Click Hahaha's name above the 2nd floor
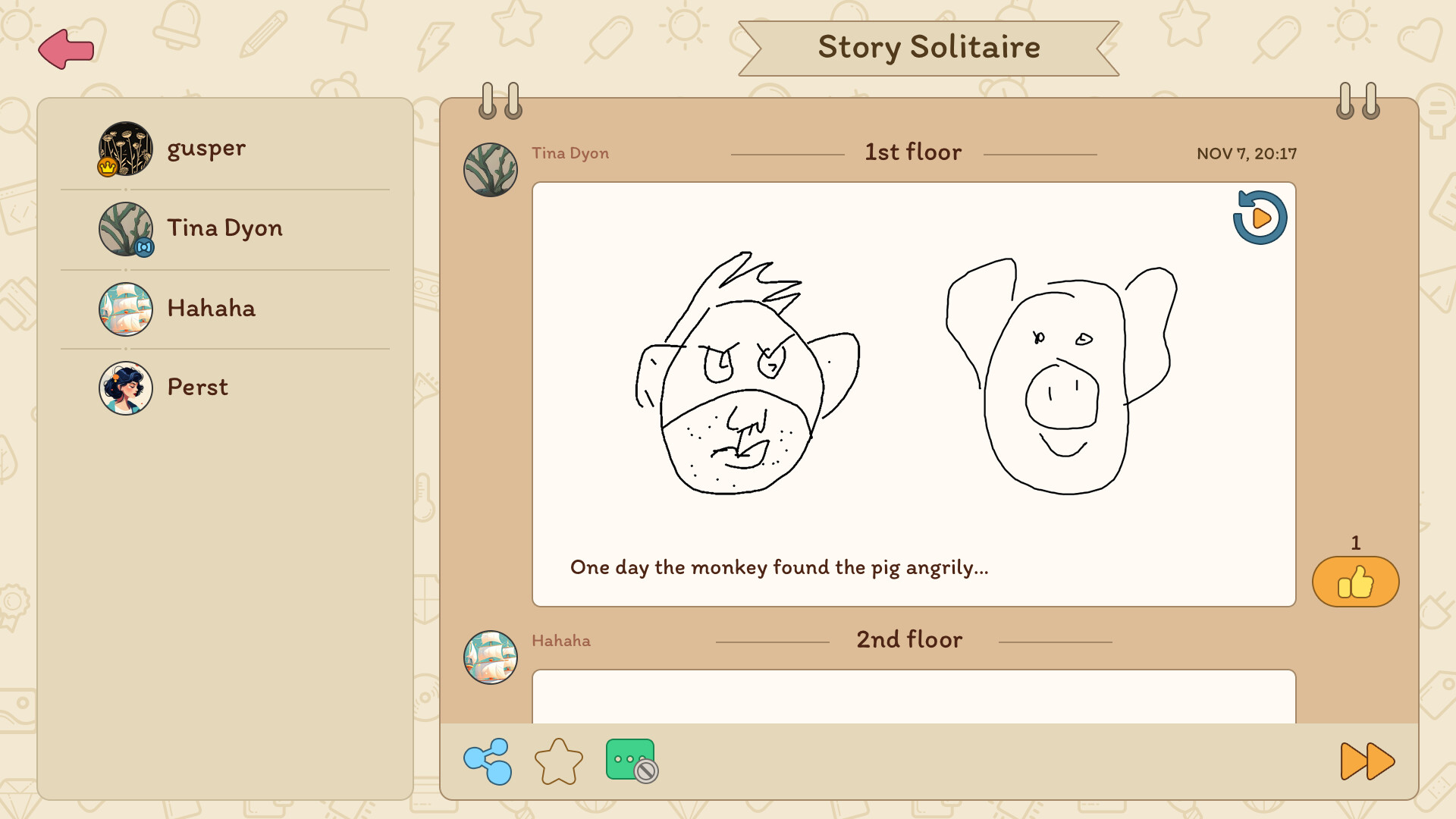This screenshot has height=819, width=1456. coord(560,641)
